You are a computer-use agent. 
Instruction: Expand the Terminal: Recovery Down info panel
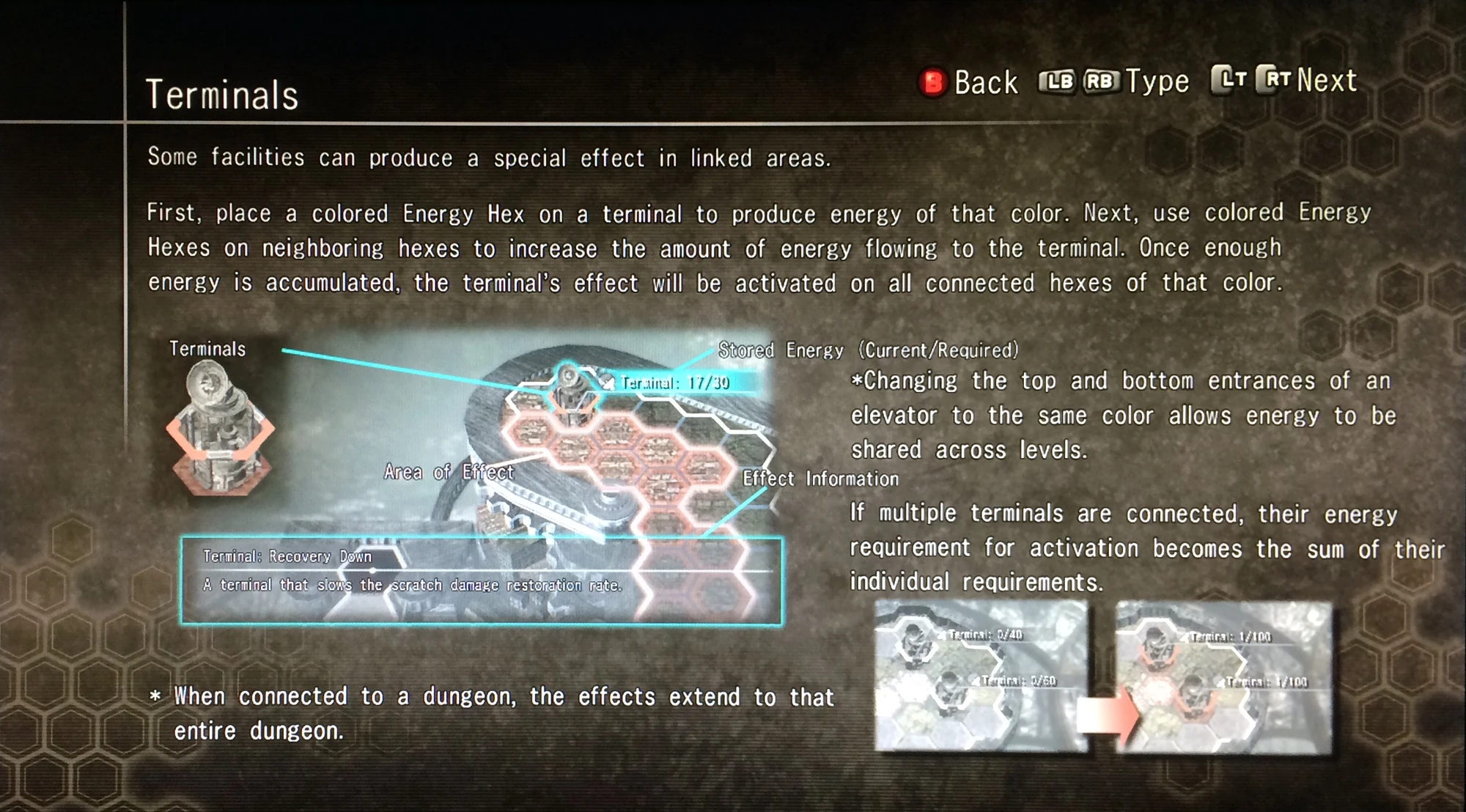pos(484,572)
